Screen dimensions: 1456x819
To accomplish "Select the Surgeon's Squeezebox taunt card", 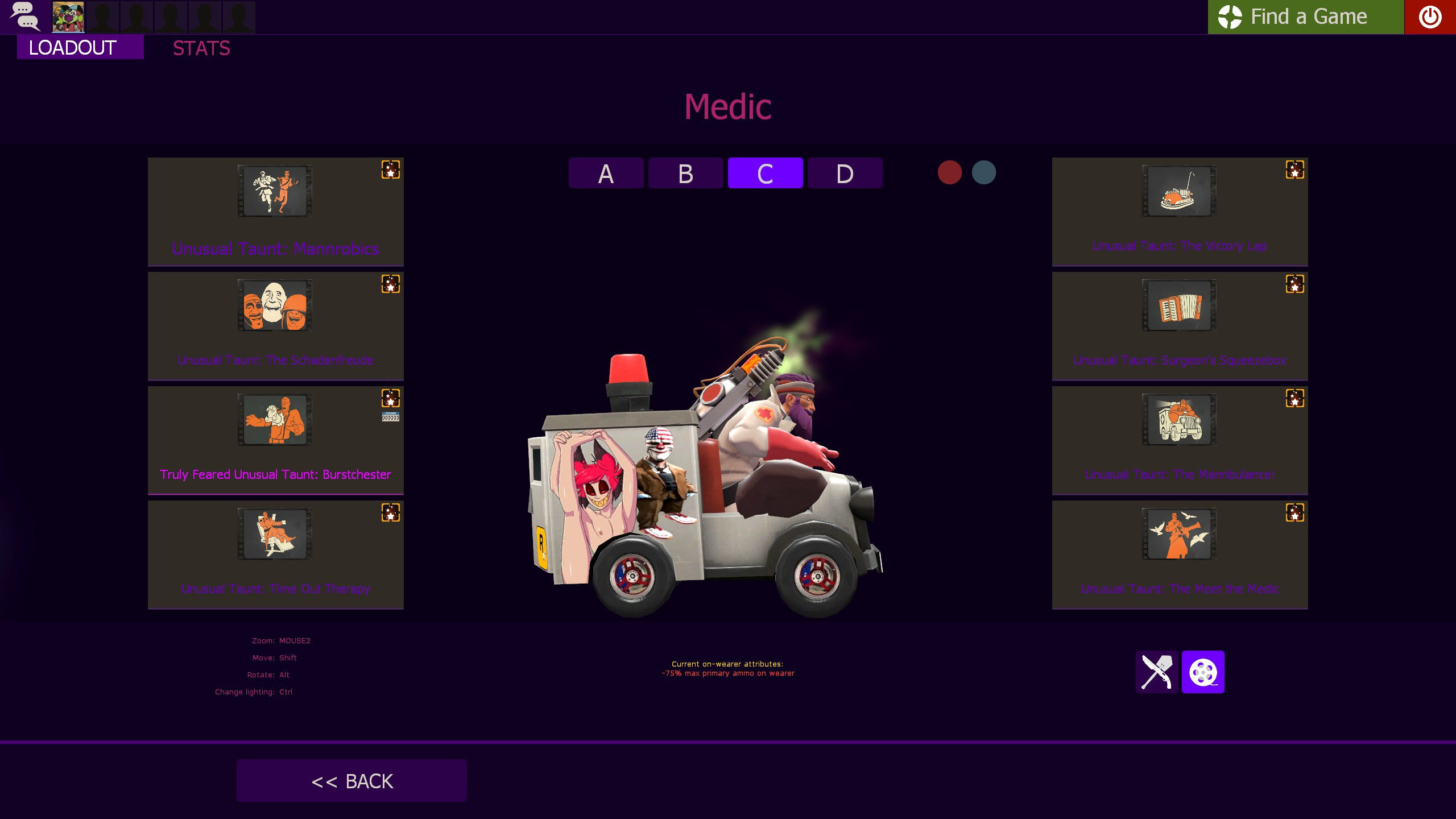I will click(x=1180, y=325).
